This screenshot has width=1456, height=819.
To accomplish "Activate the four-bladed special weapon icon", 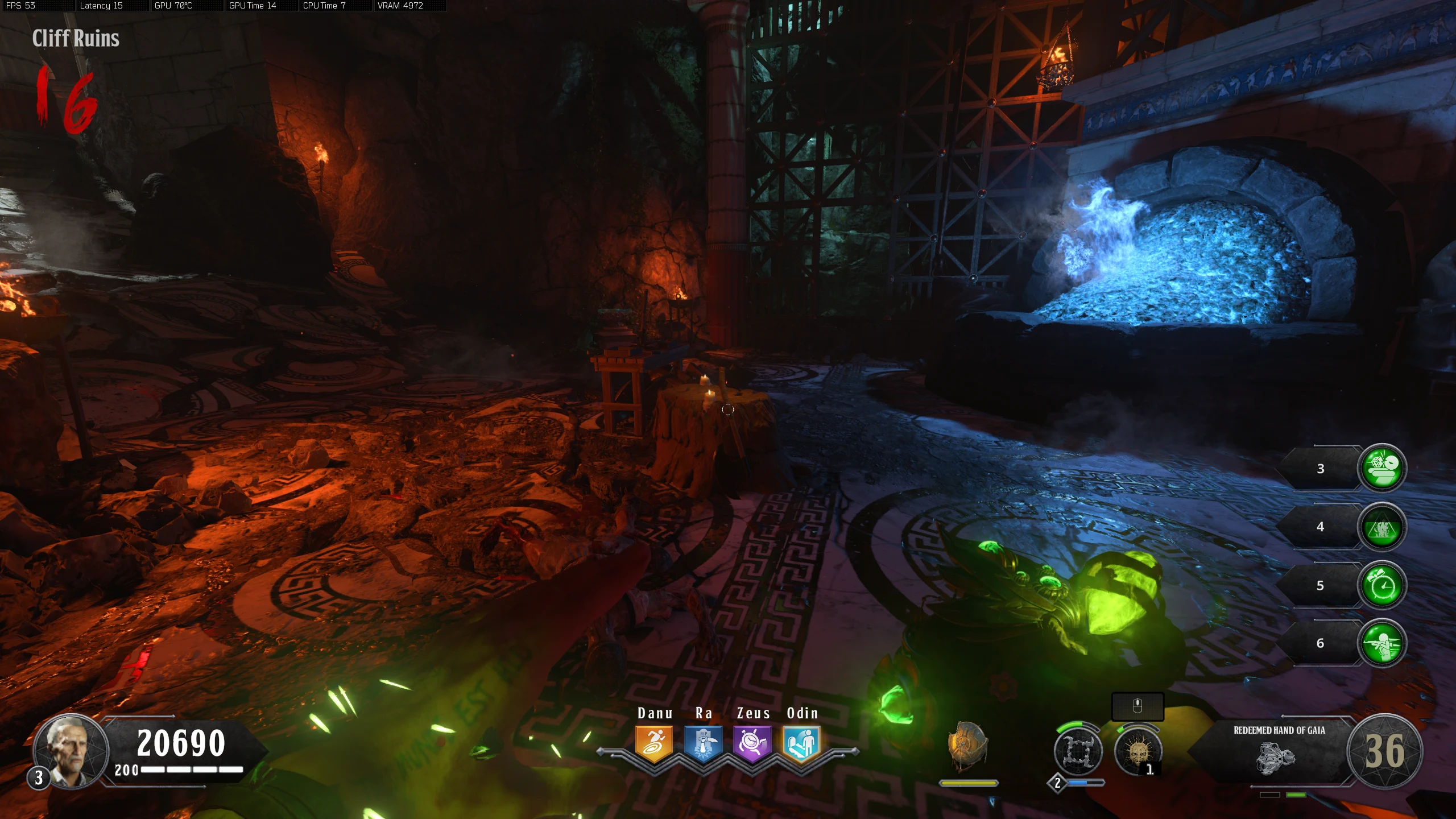I will (x=1078, y=751).
